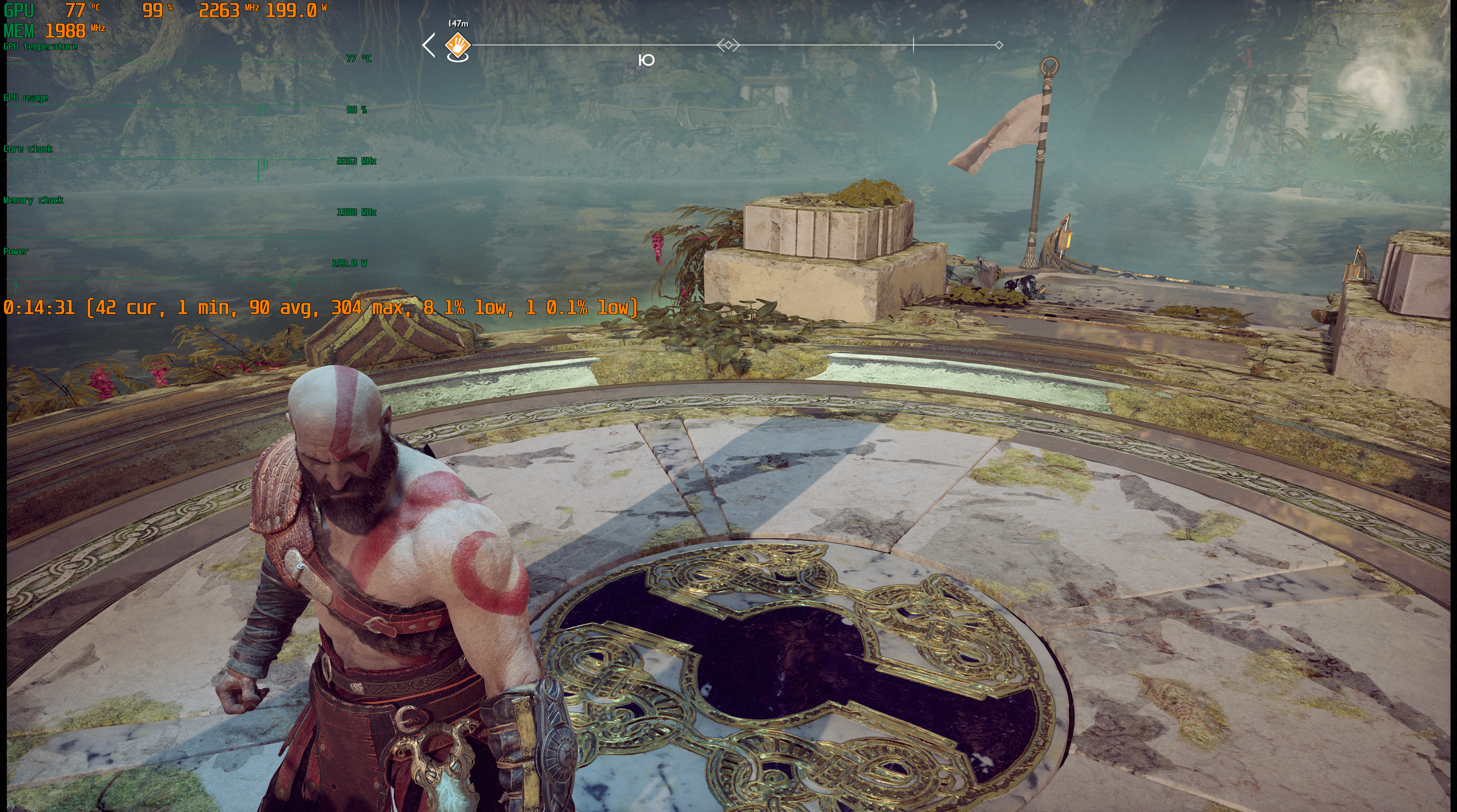Click the small diamond ending the compass bar
The height and width of the screenshot is (812, 1457).
(x=999, y=45)
